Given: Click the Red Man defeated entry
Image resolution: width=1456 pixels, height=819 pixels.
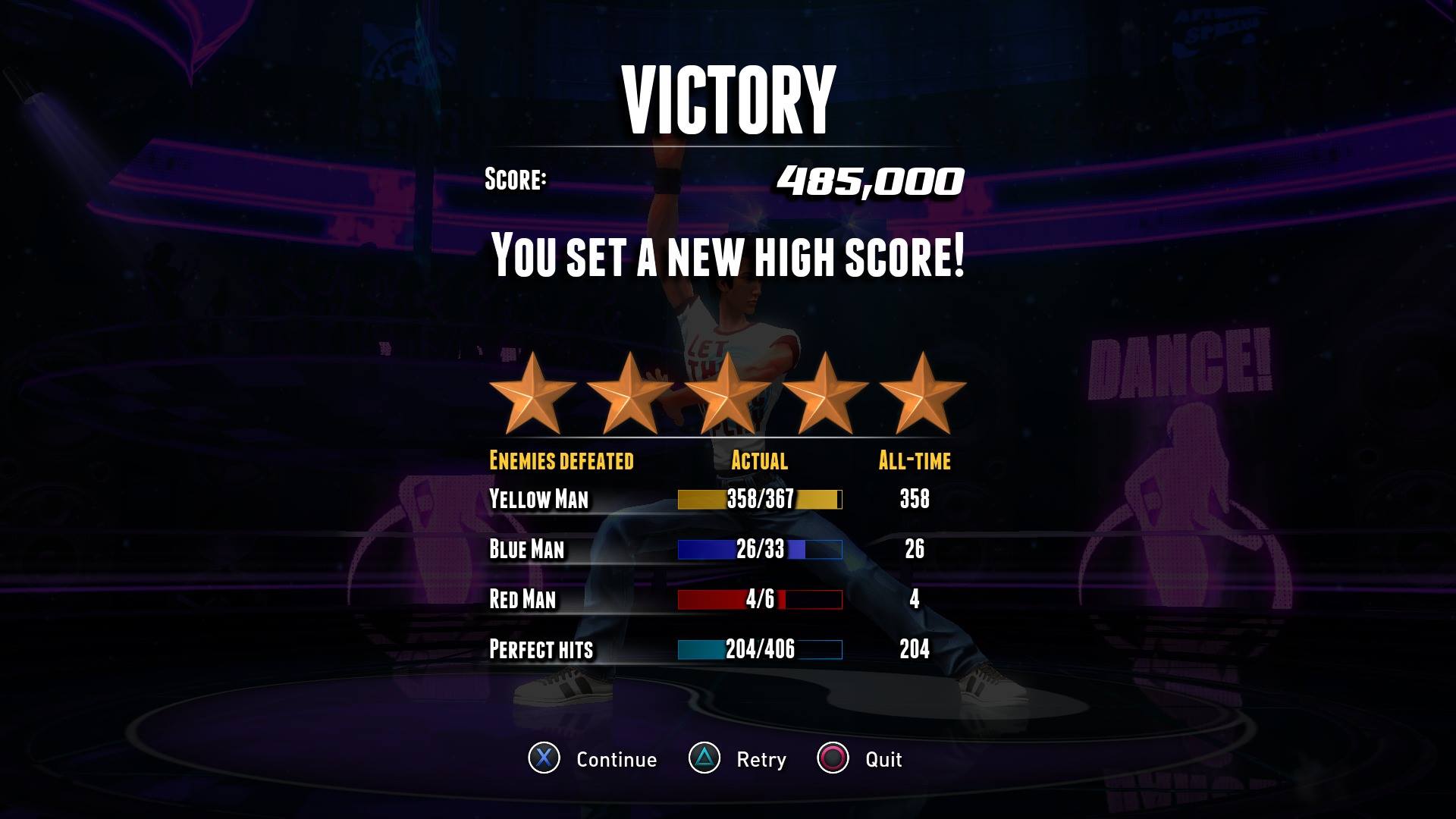Looking at the screenshot, I should [x=521, y=598].
